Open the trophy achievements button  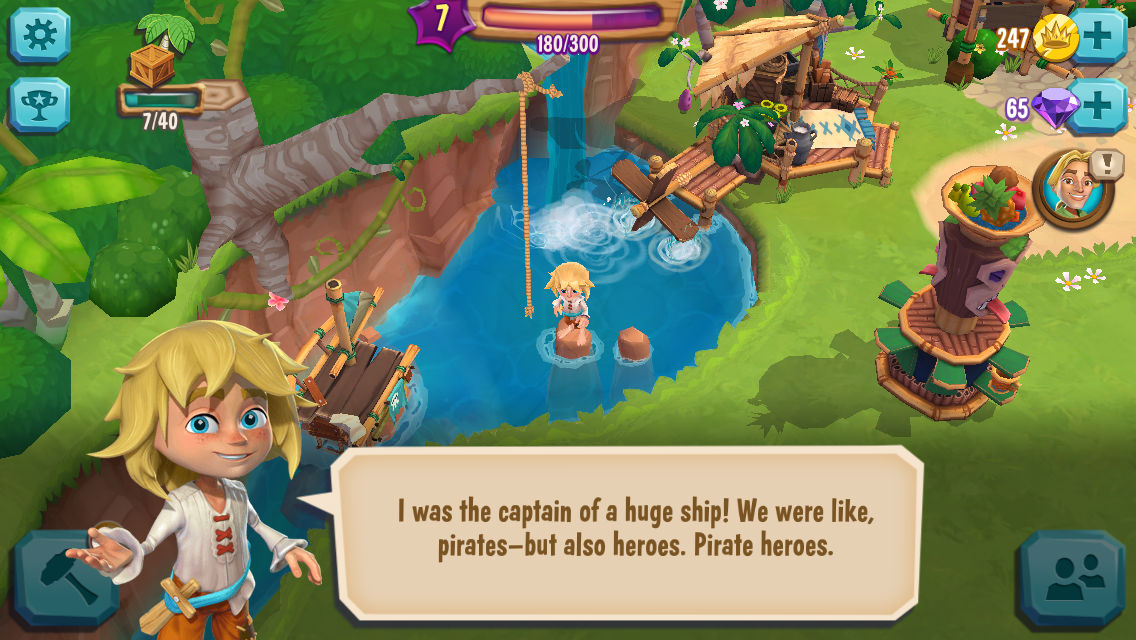pyautogui.click(x=40, y=105)
